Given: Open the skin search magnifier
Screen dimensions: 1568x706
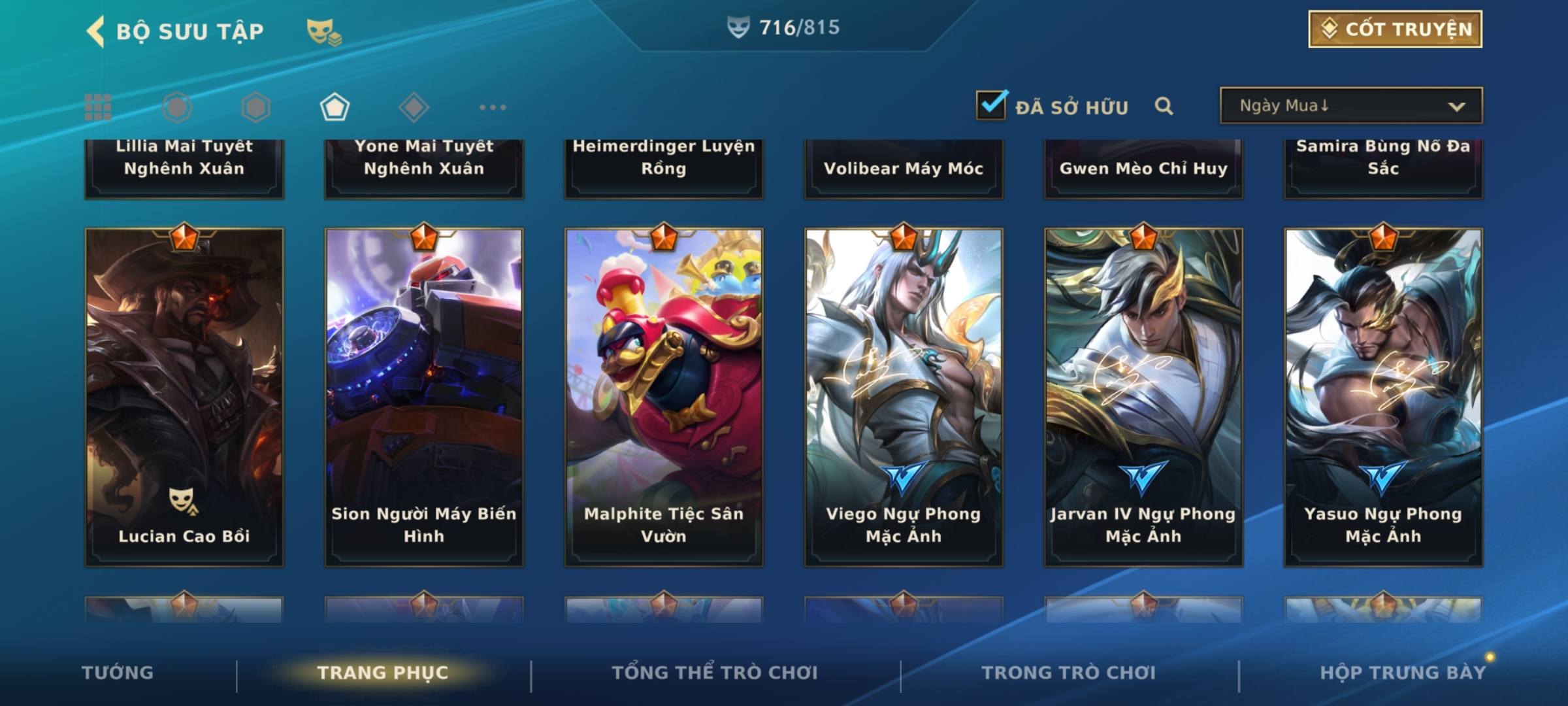Looking at the screenshot, I should pyautogui.click(x=1164, y=106).
